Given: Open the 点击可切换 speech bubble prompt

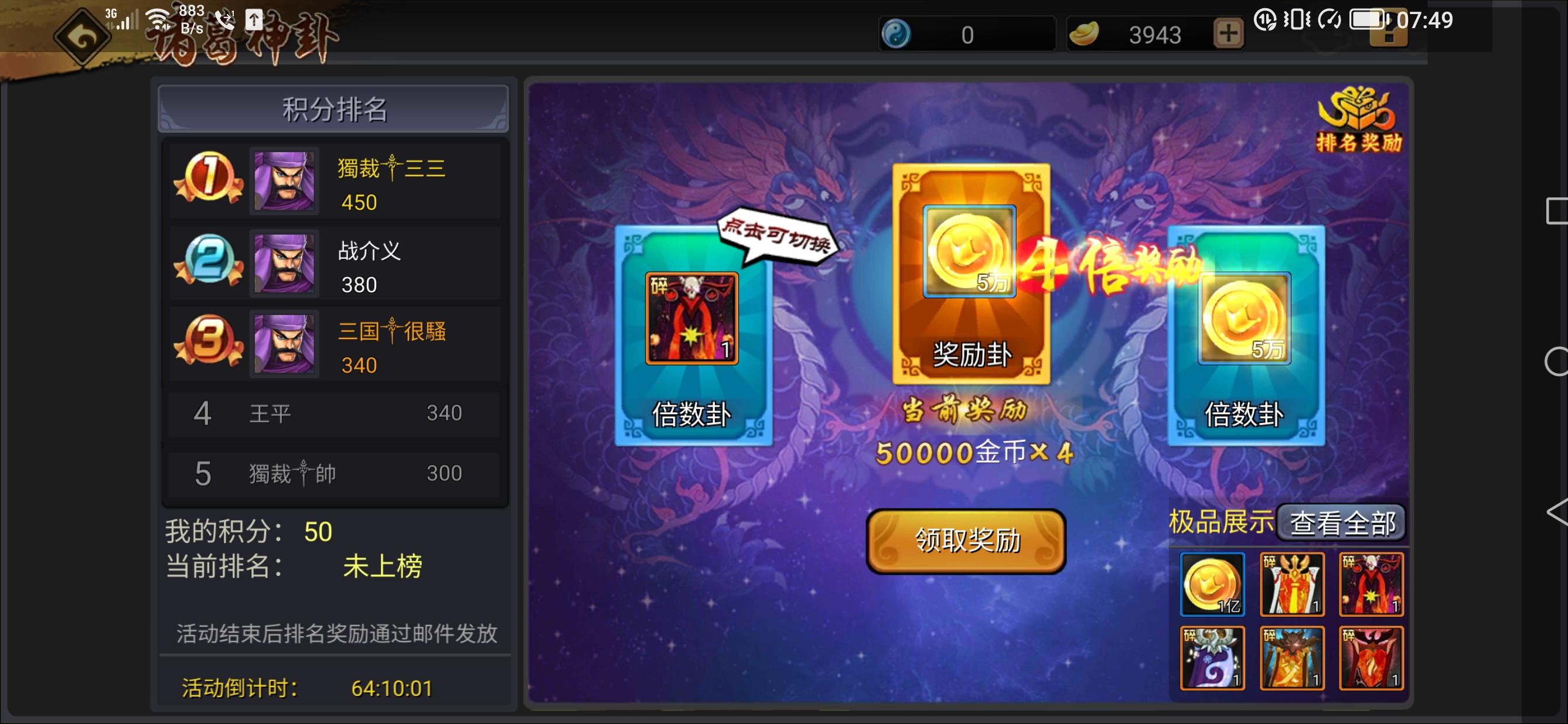Looking at the screenshot, I should pyautogui.click(x=781, y=243).
